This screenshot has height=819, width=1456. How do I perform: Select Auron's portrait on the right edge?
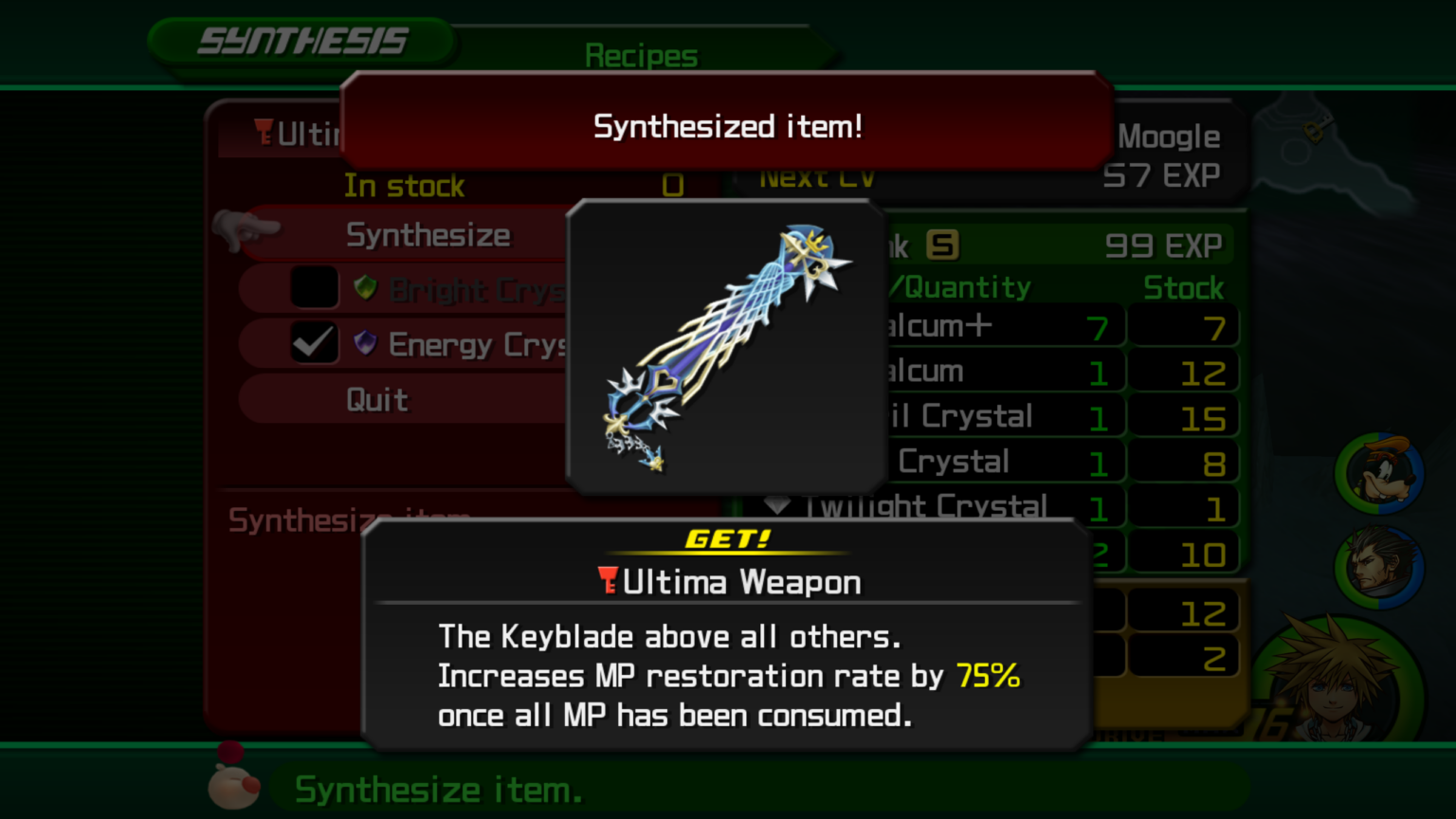[1380, 567]
